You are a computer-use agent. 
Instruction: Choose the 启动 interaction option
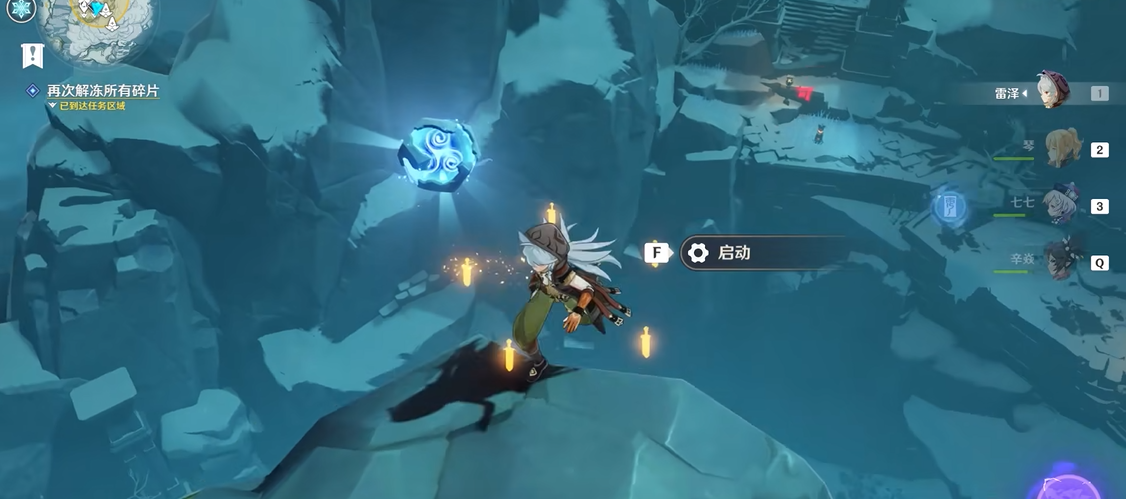762,253
